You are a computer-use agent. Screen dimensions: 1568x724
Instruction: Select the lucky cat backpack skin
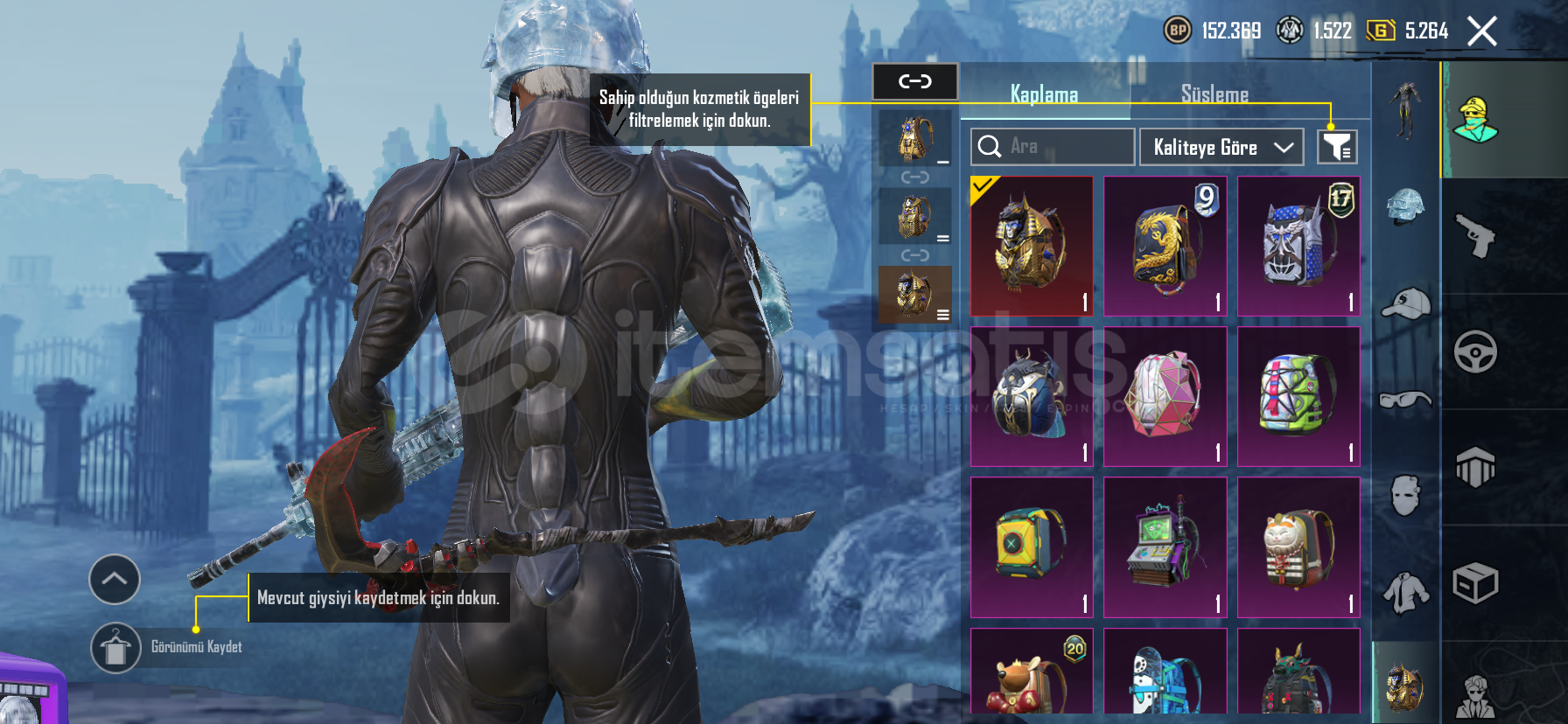point(1298,547)
